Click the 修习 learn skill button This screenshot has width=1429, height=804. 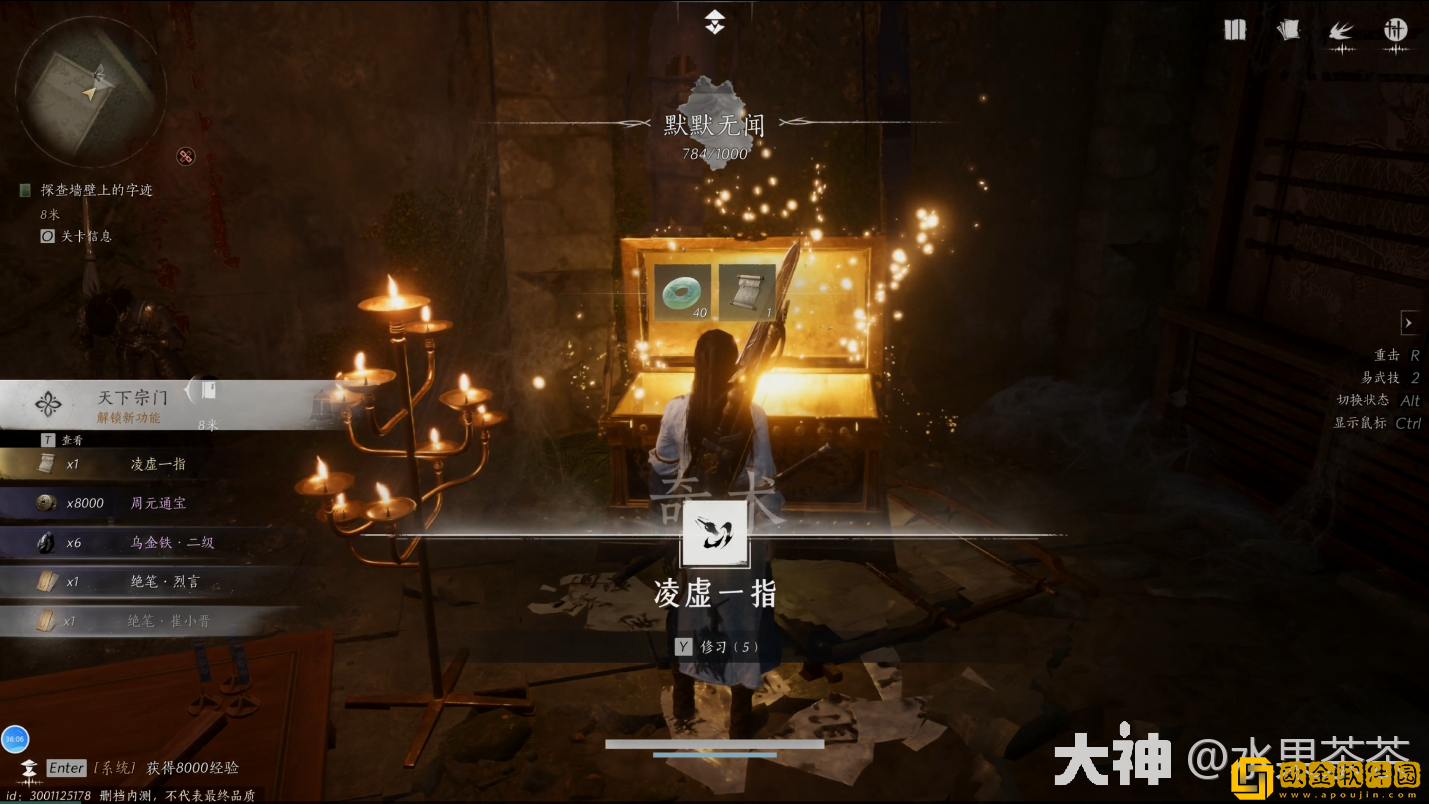[717, 647]
